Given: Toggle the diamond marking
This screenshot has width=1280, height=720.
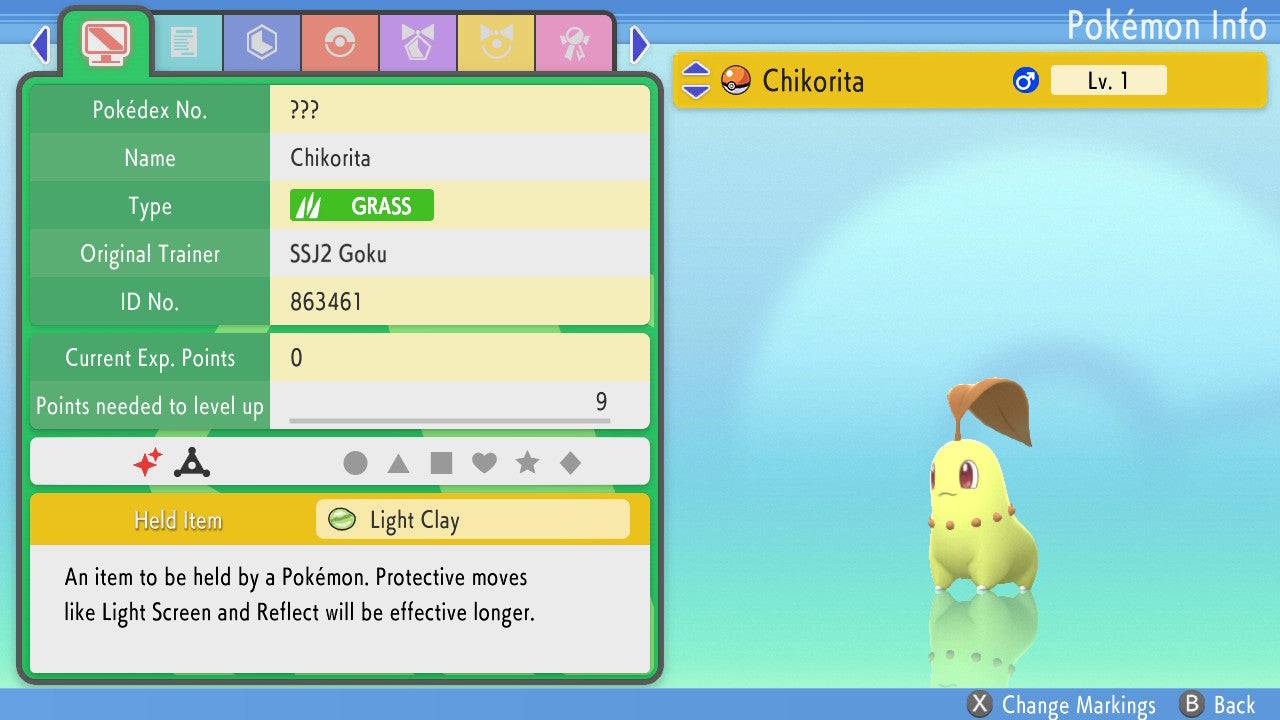Looking at the screenshot, I should coord(570,463).
